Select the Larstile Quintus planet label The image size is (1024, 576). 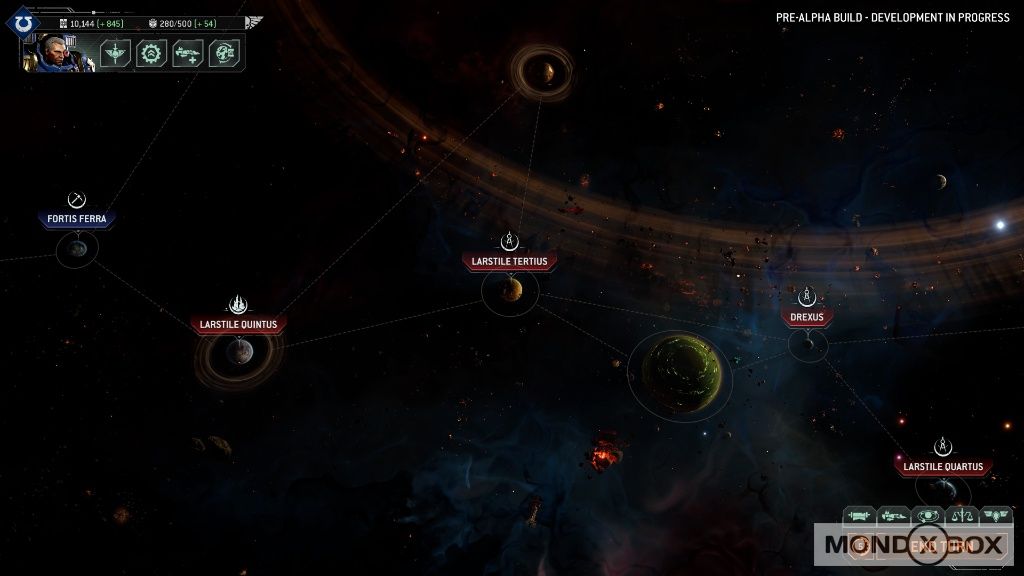click(x=238, y=324)
